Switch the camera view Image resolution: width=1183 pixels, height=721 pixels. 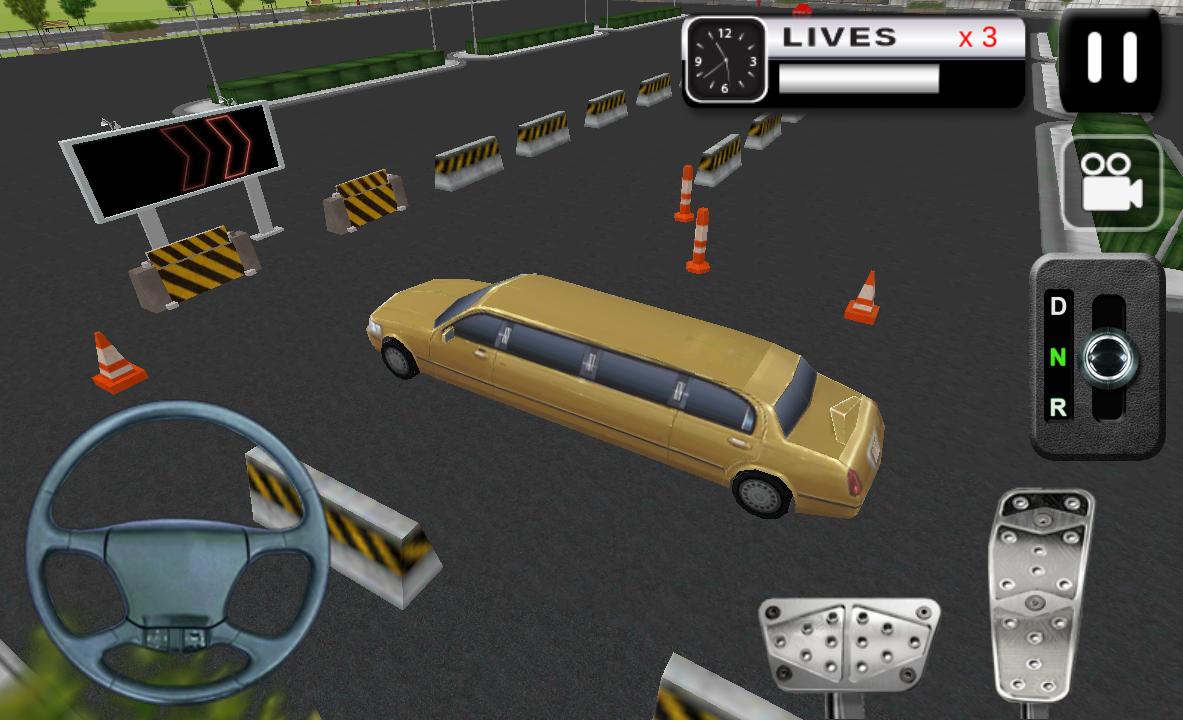click(x=1111, y=184)
